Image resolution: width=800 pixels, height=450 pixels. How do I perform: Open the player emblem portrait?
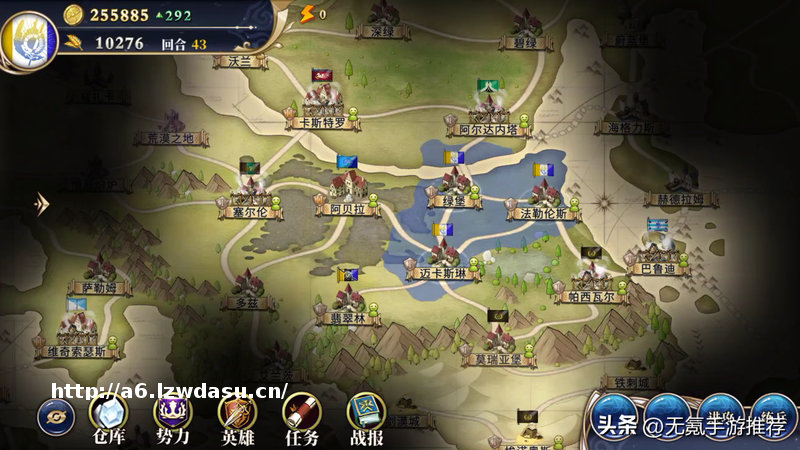28,38
